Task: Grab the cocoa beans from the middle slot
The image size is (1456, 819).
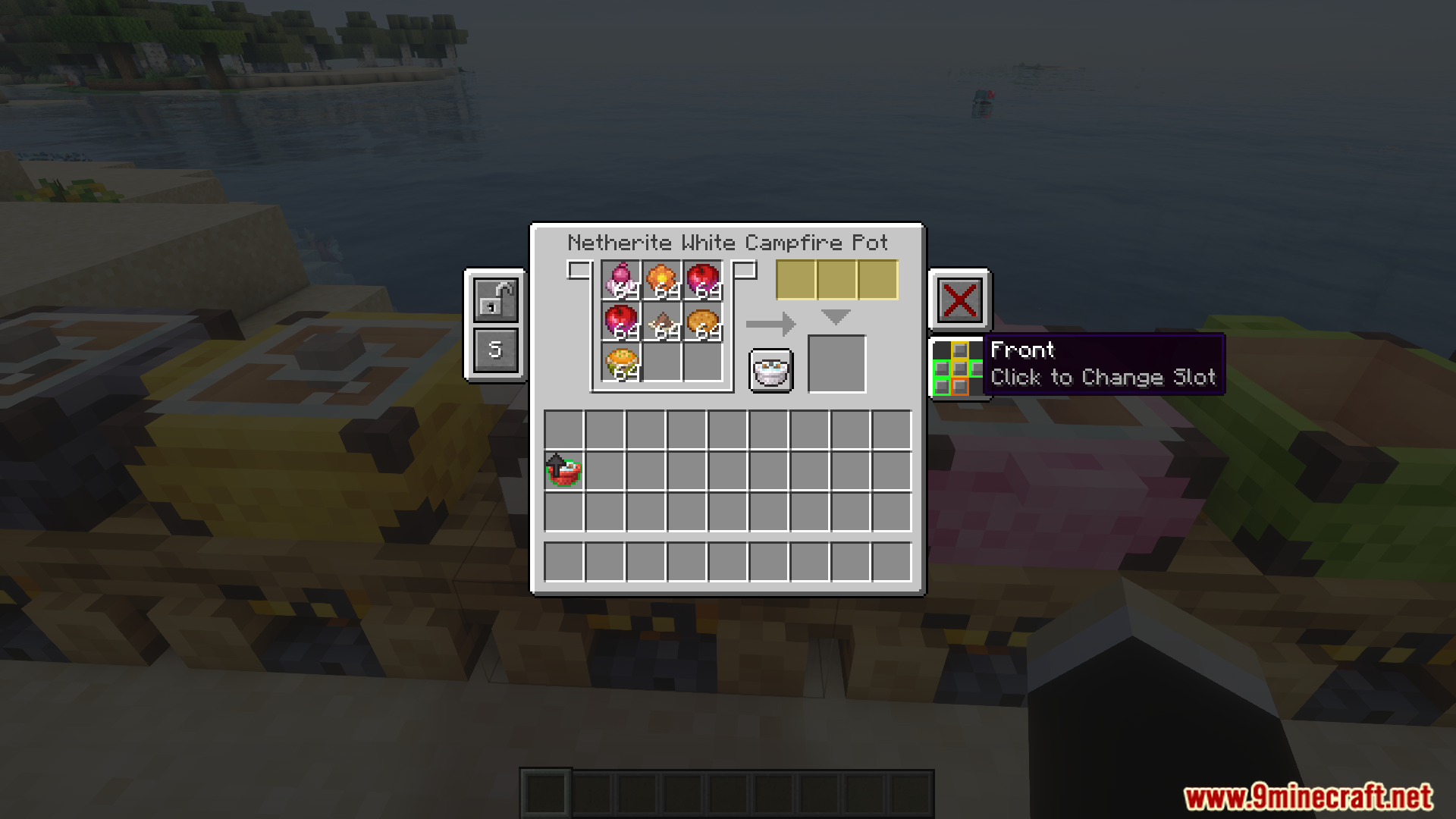Action: (661, 322)
